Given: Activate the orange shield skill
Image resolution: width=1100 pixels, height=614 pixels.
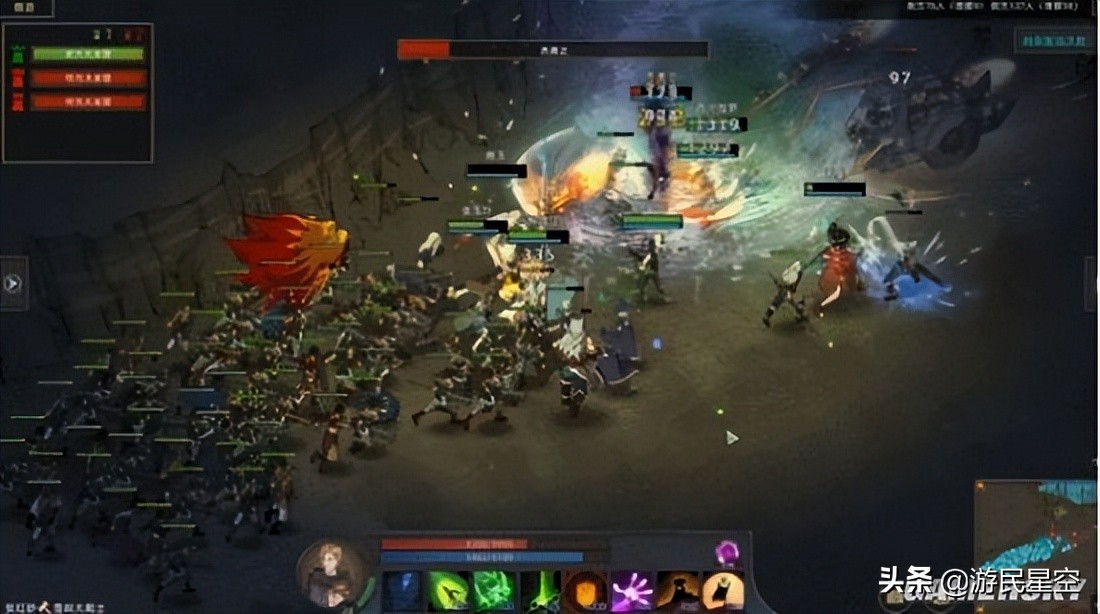Looking at the screenshot, I should click(x=585, y=592).
